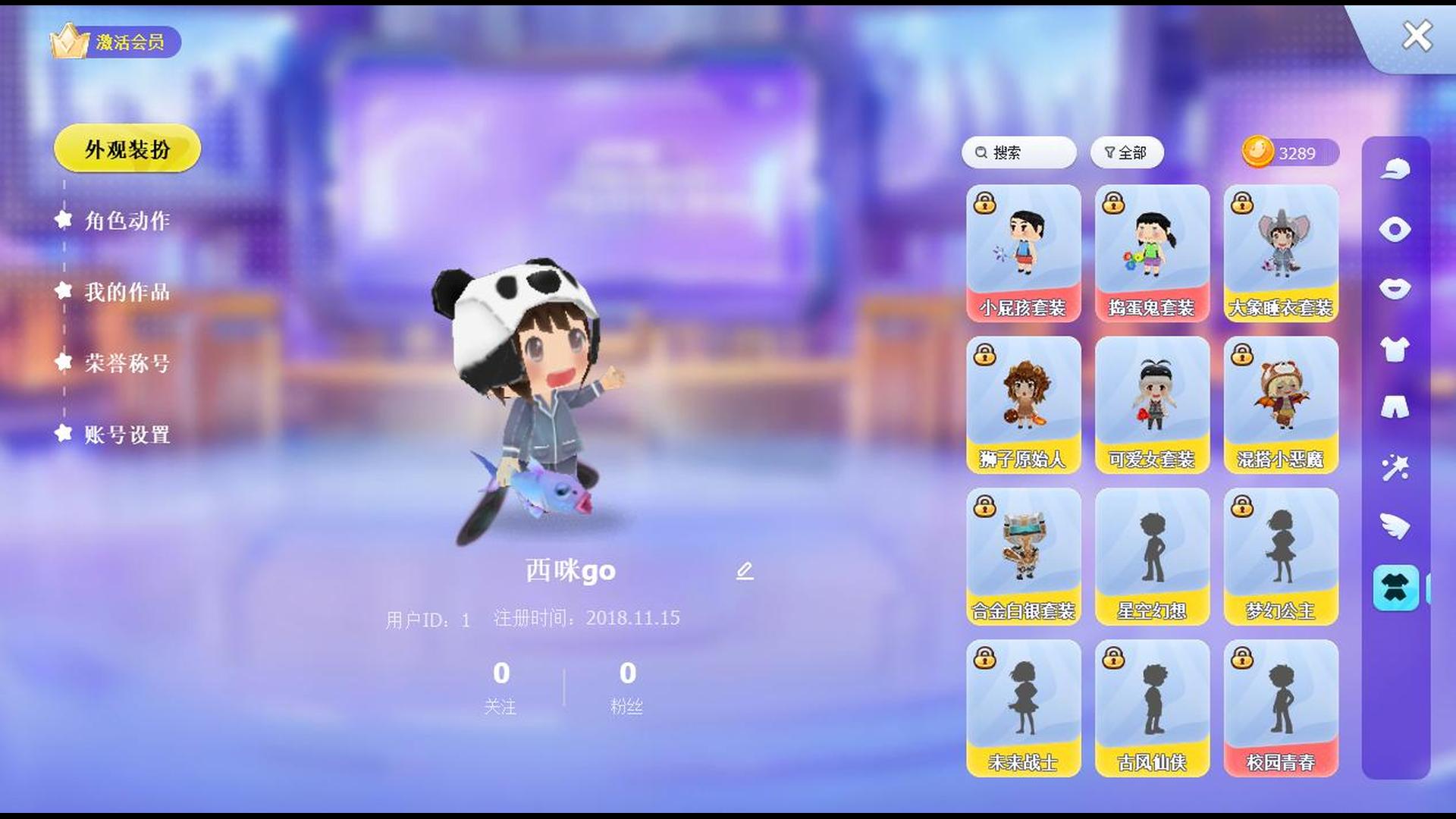Edit nickname 西咪go via pencil icon
1456x819 pixels.
(745, 570)
